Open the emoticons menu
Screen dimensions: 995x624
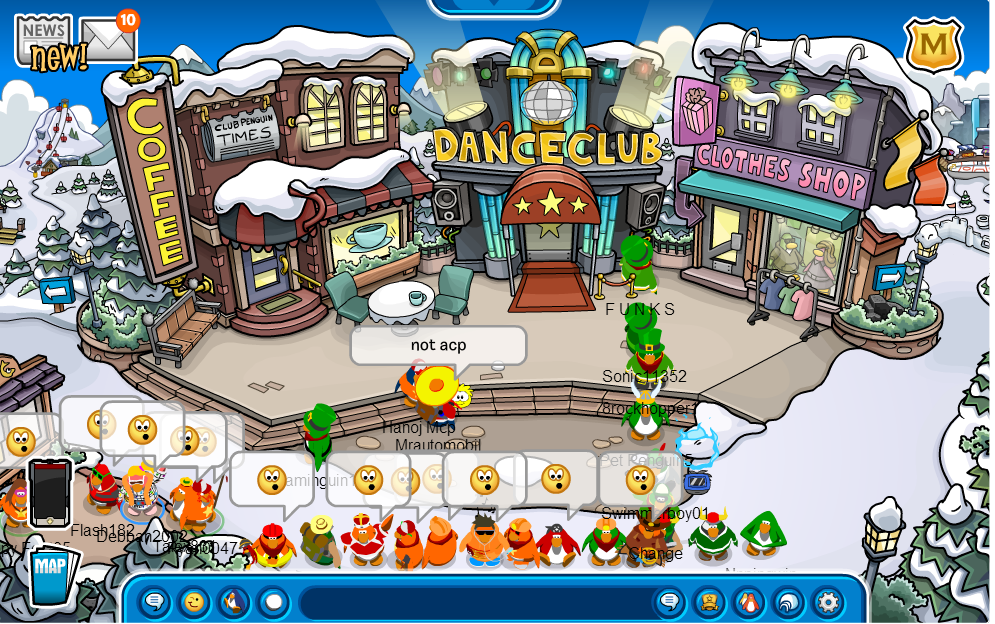(x=194, y=602)
